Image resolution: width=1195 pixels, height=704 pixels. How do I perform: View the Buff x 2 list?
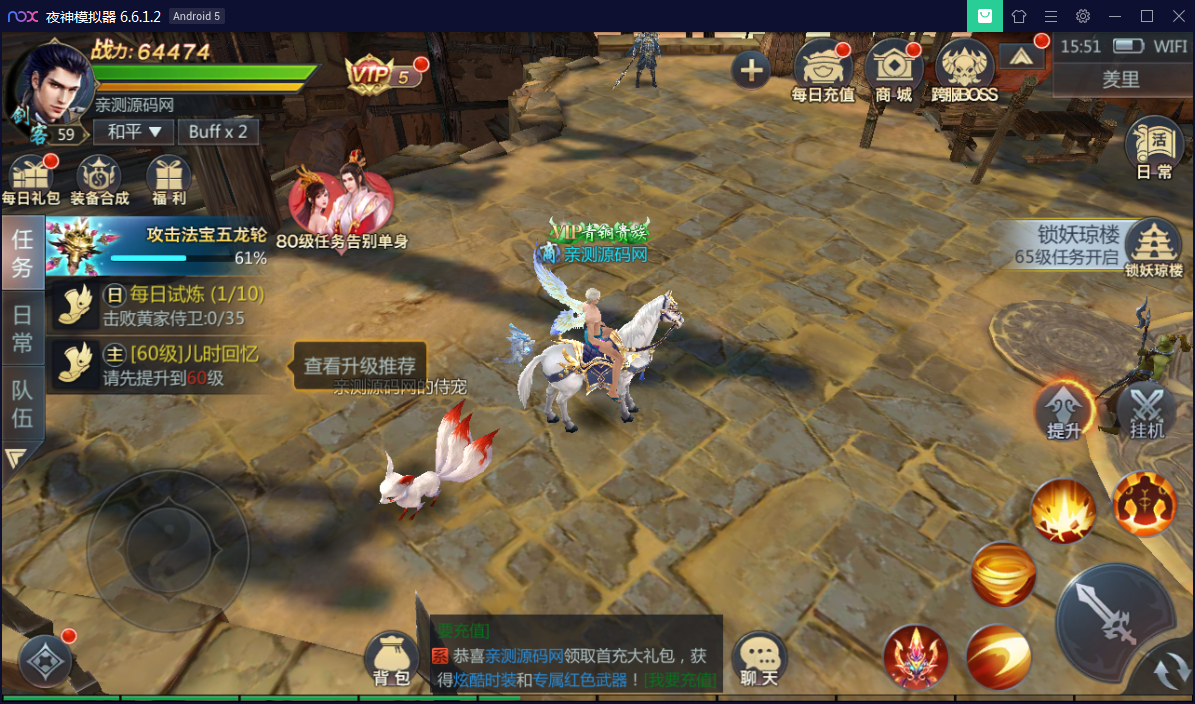pyautogui.click(x=218, y=131)
